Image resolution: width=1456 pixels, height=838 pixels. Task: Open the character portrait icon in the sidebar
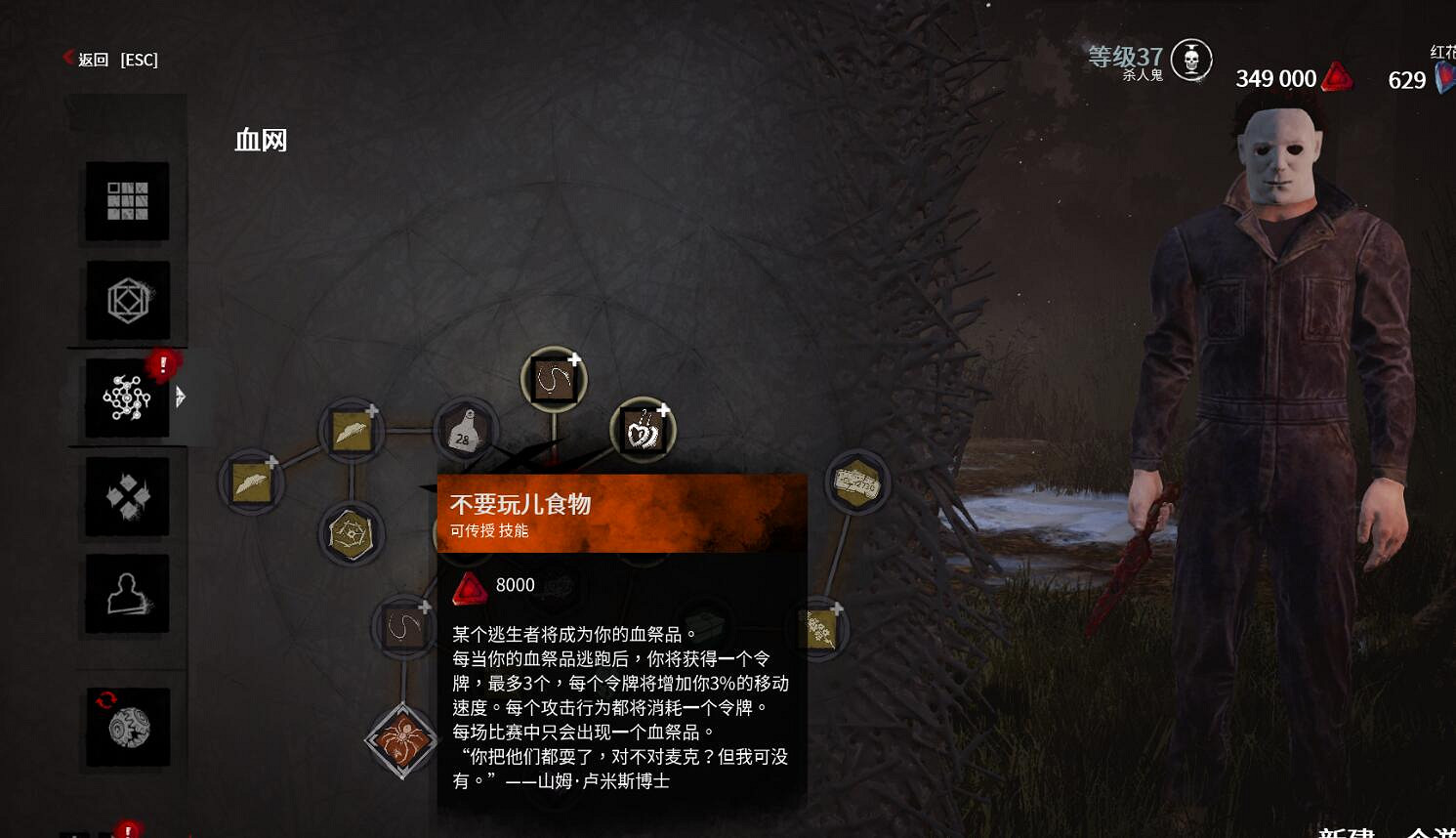point(126,594)
